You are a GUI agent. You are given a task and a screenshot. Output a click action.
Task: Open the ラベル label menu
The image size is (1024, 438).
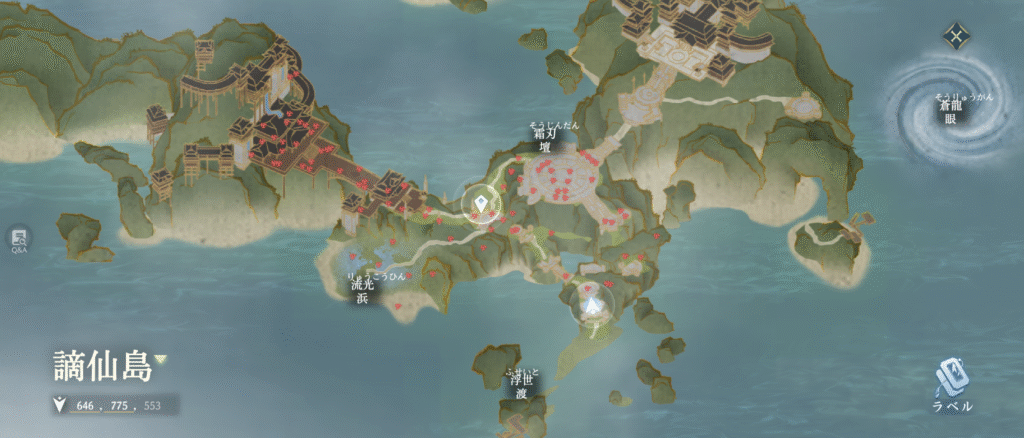[x=951, y=386]
